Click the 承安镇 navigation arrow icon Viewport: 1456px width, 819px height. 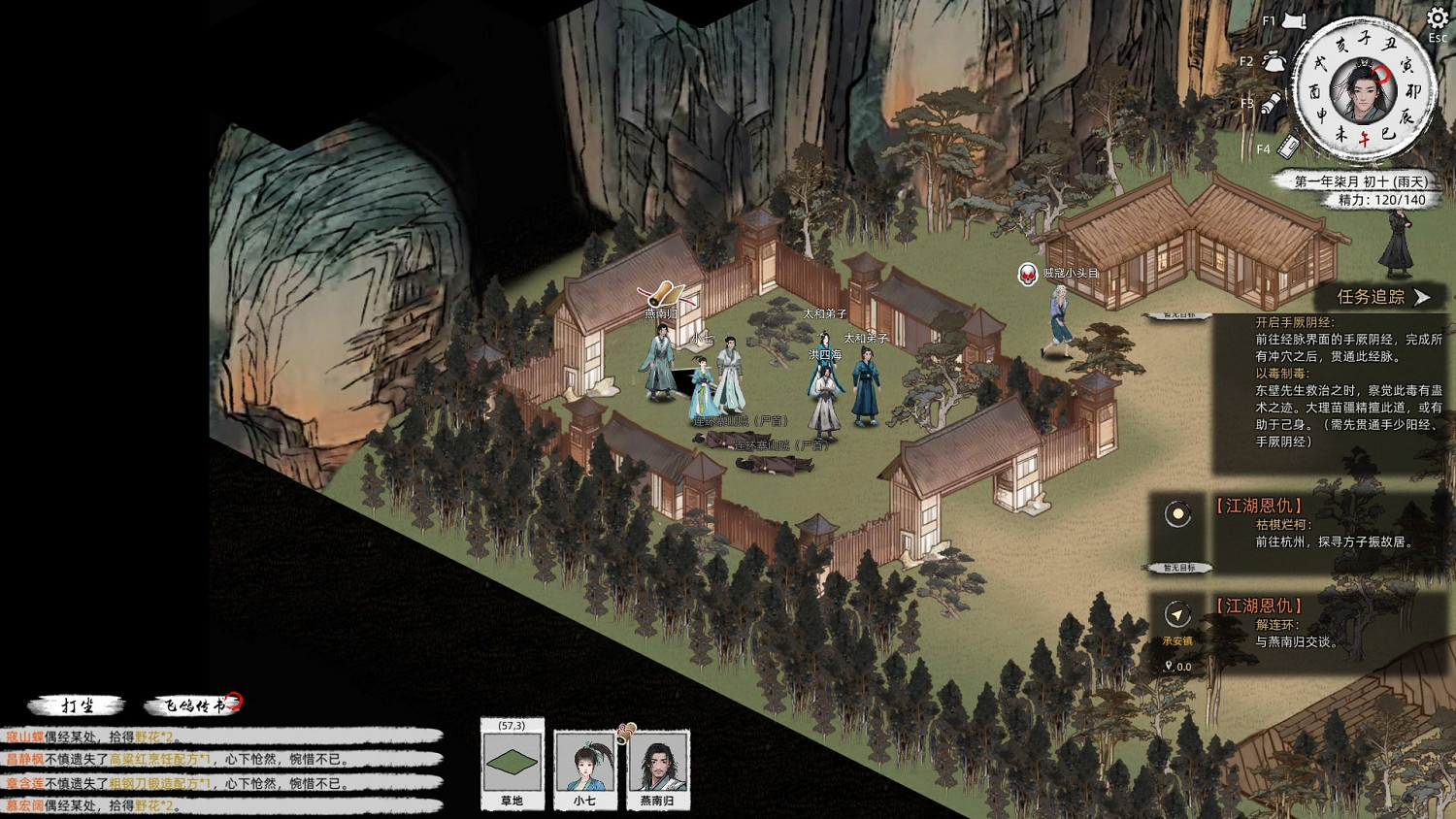1177,615
